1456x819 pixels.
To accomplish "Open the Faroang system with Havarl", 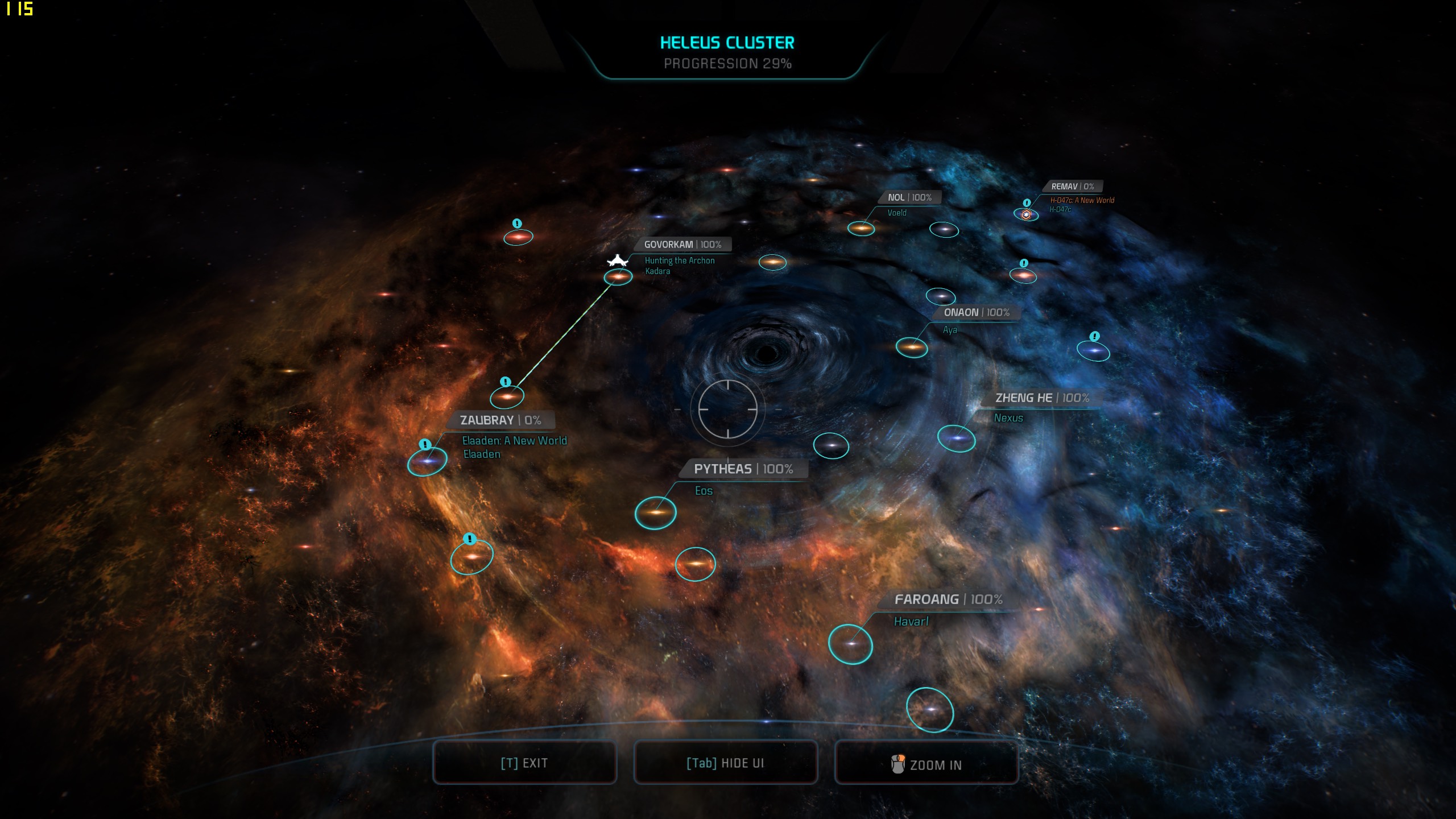I will (x=850, y=644).
